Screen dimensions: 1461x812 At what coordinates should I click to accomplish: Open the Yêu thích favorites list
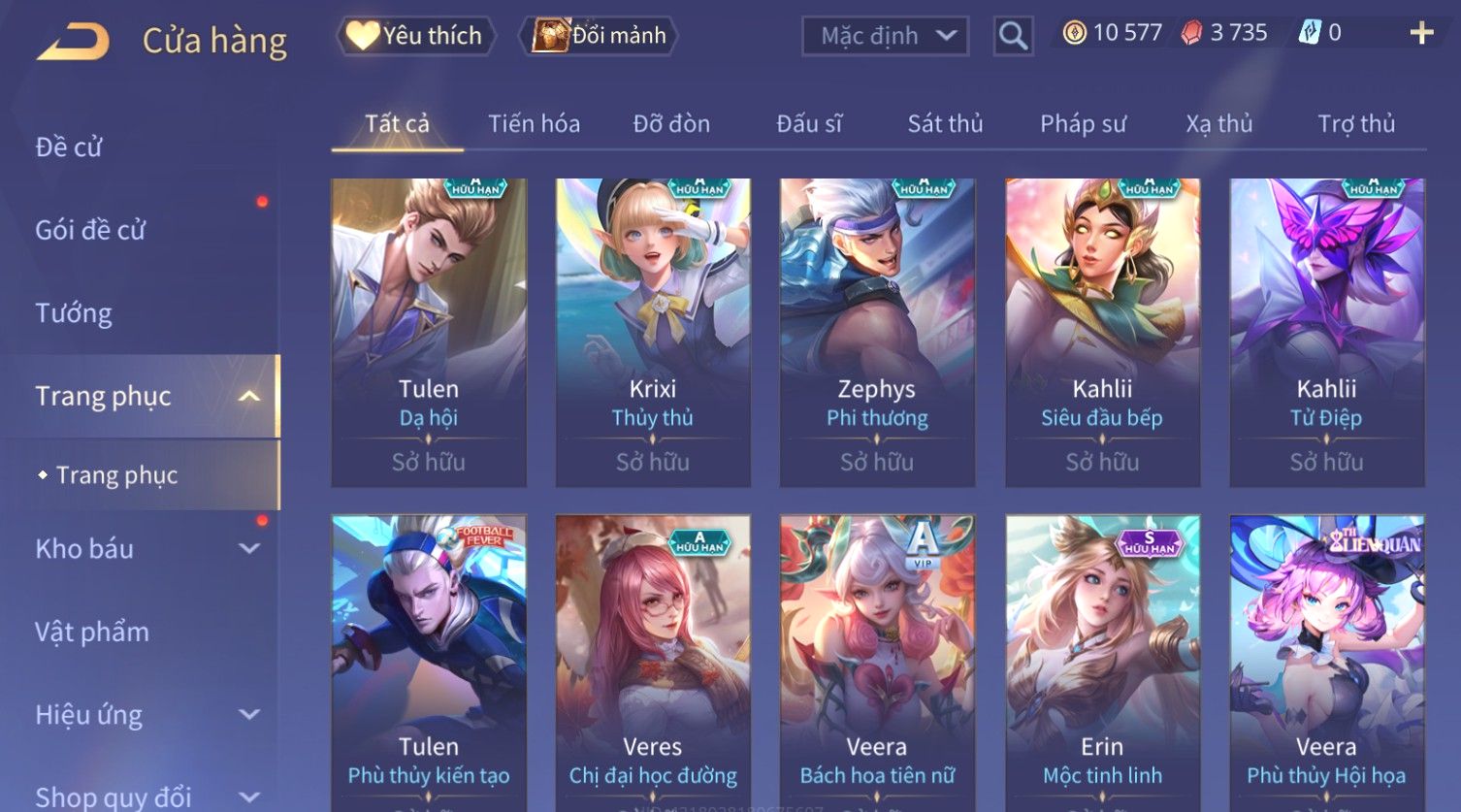pyautogui.click(x=415, y=36)
